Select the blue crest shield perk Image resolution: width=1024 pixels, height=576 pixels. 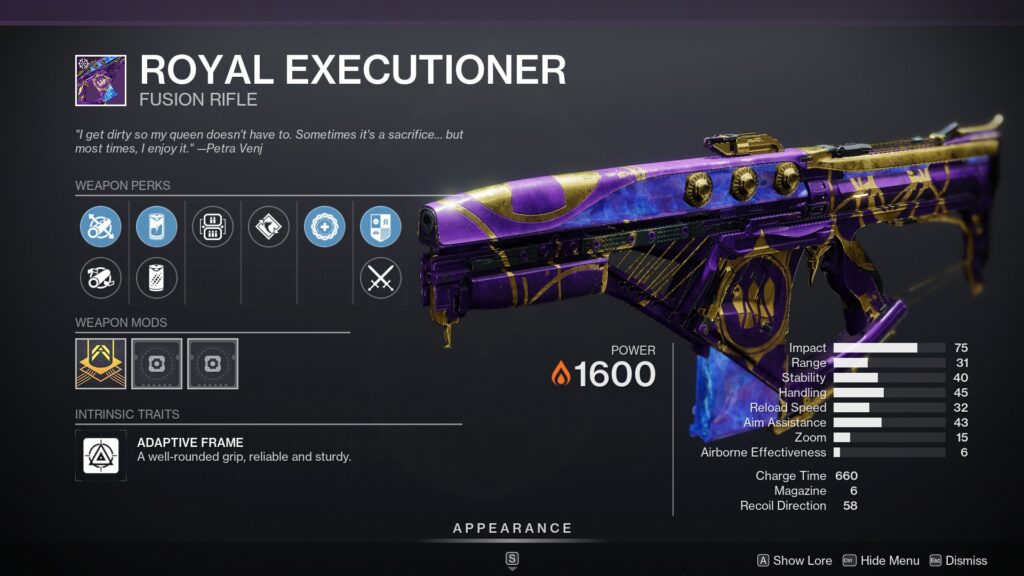coord(380,227)
